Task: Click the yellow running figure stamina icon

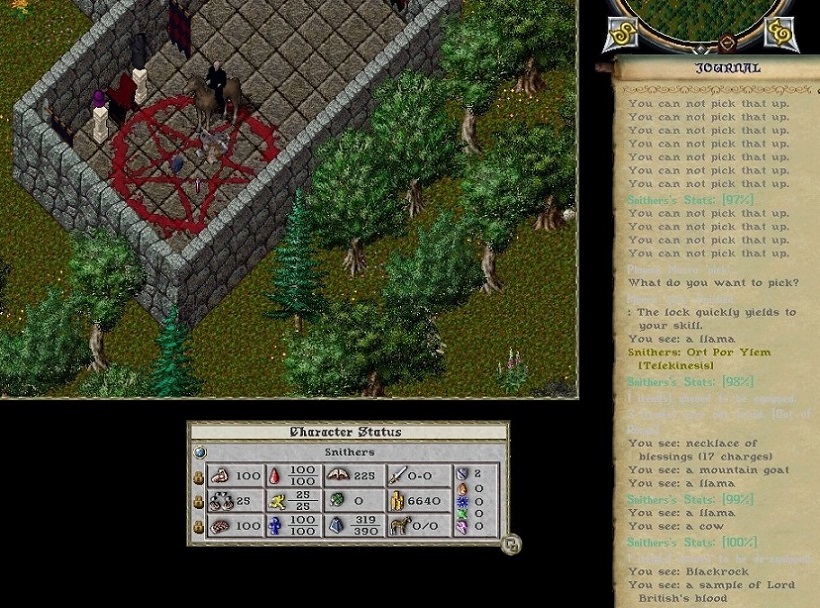Action: click(x=273, y=499)
